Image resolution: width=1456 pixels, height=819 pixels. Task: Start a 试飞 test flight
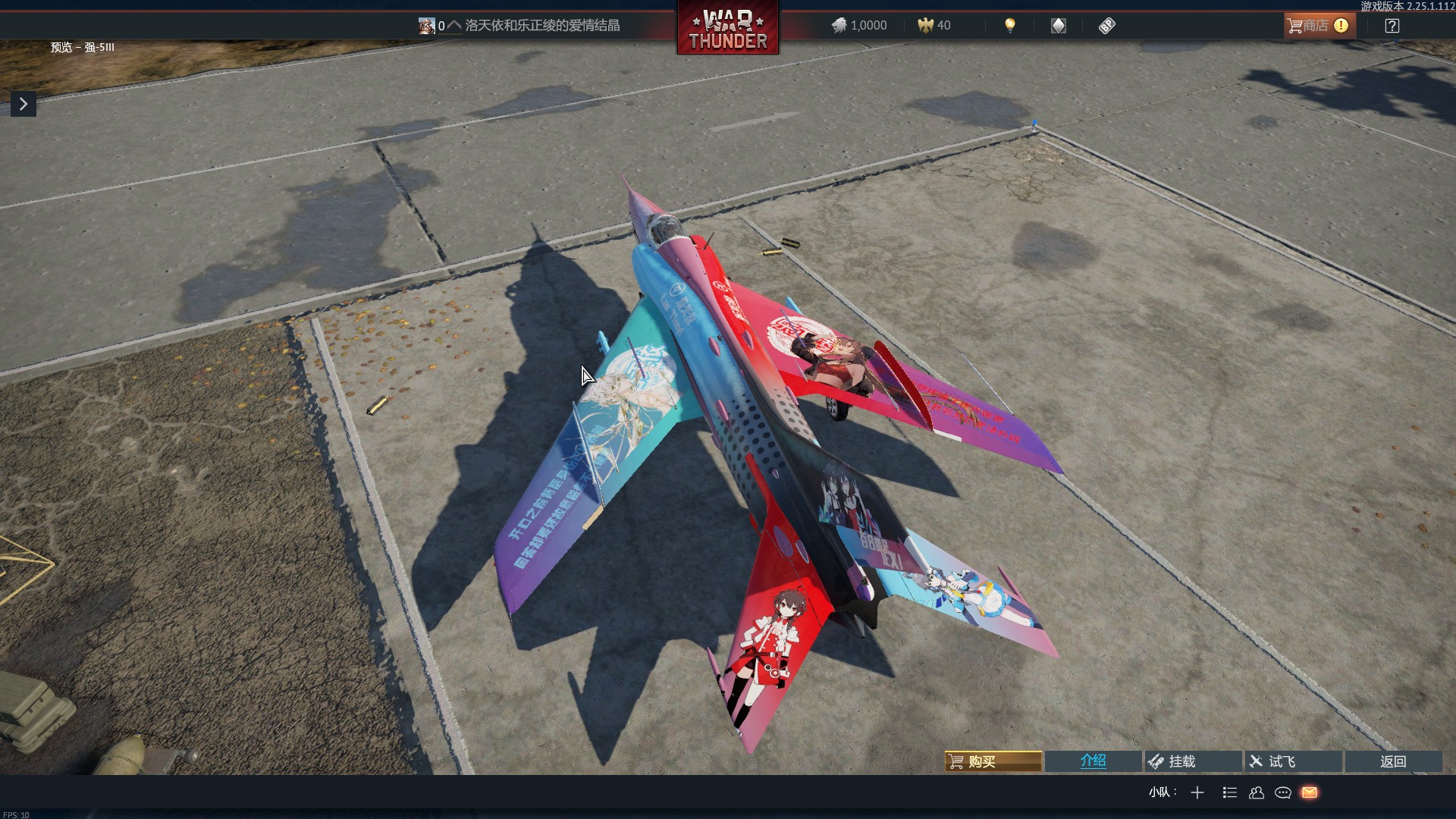coord(1293,761)
